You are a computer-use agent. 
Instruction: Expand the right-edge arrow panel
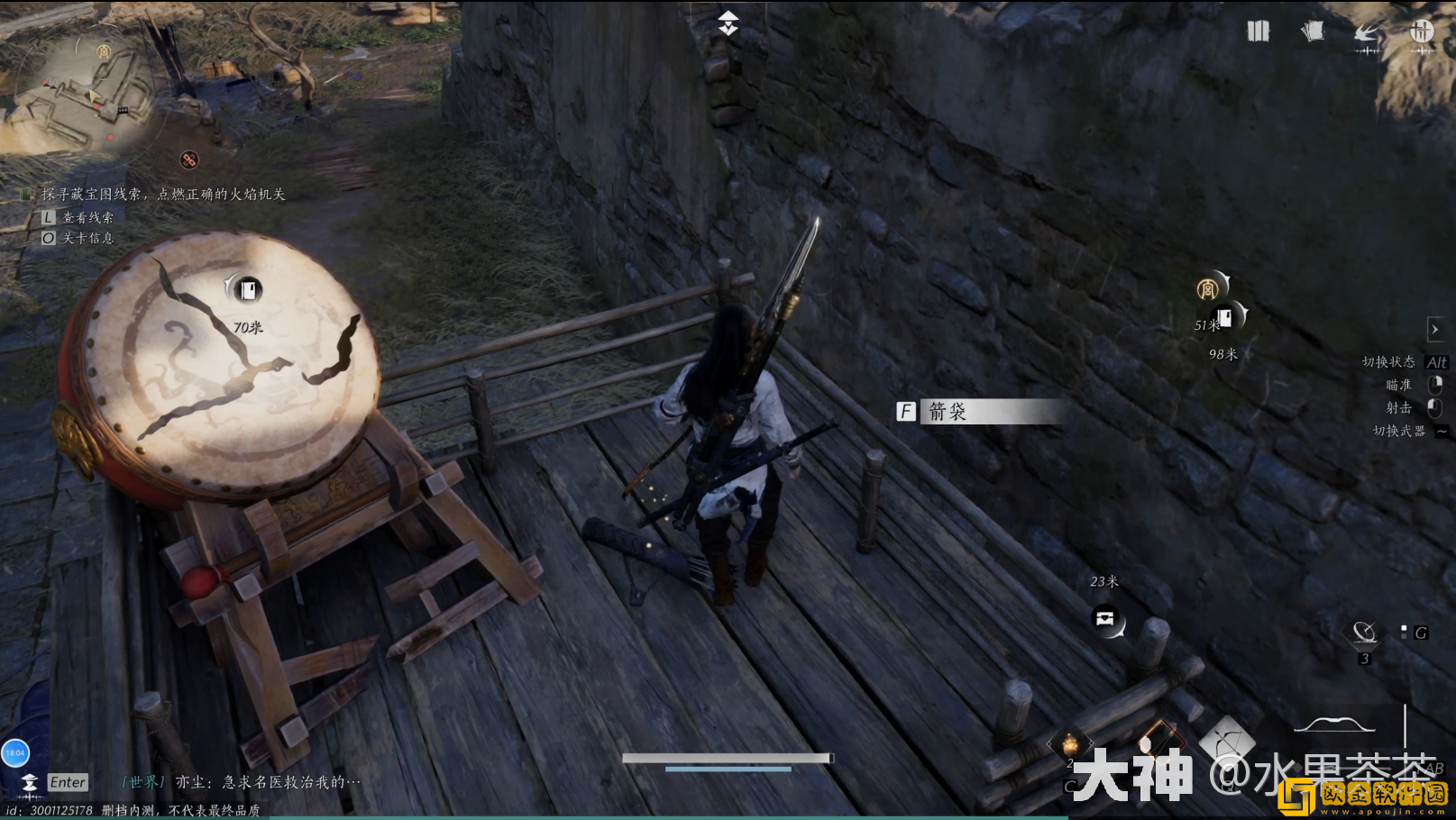[1434, 329]
